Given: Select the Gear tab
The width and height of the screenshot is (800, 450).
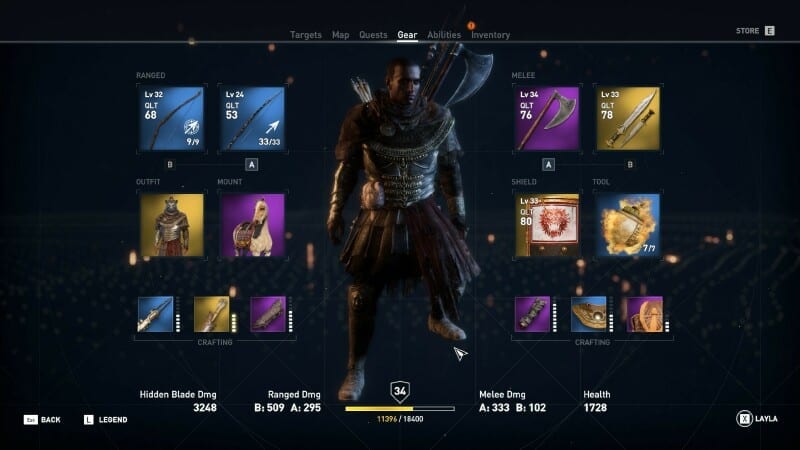Looking at the screenshot, I should tap(407, 35).
